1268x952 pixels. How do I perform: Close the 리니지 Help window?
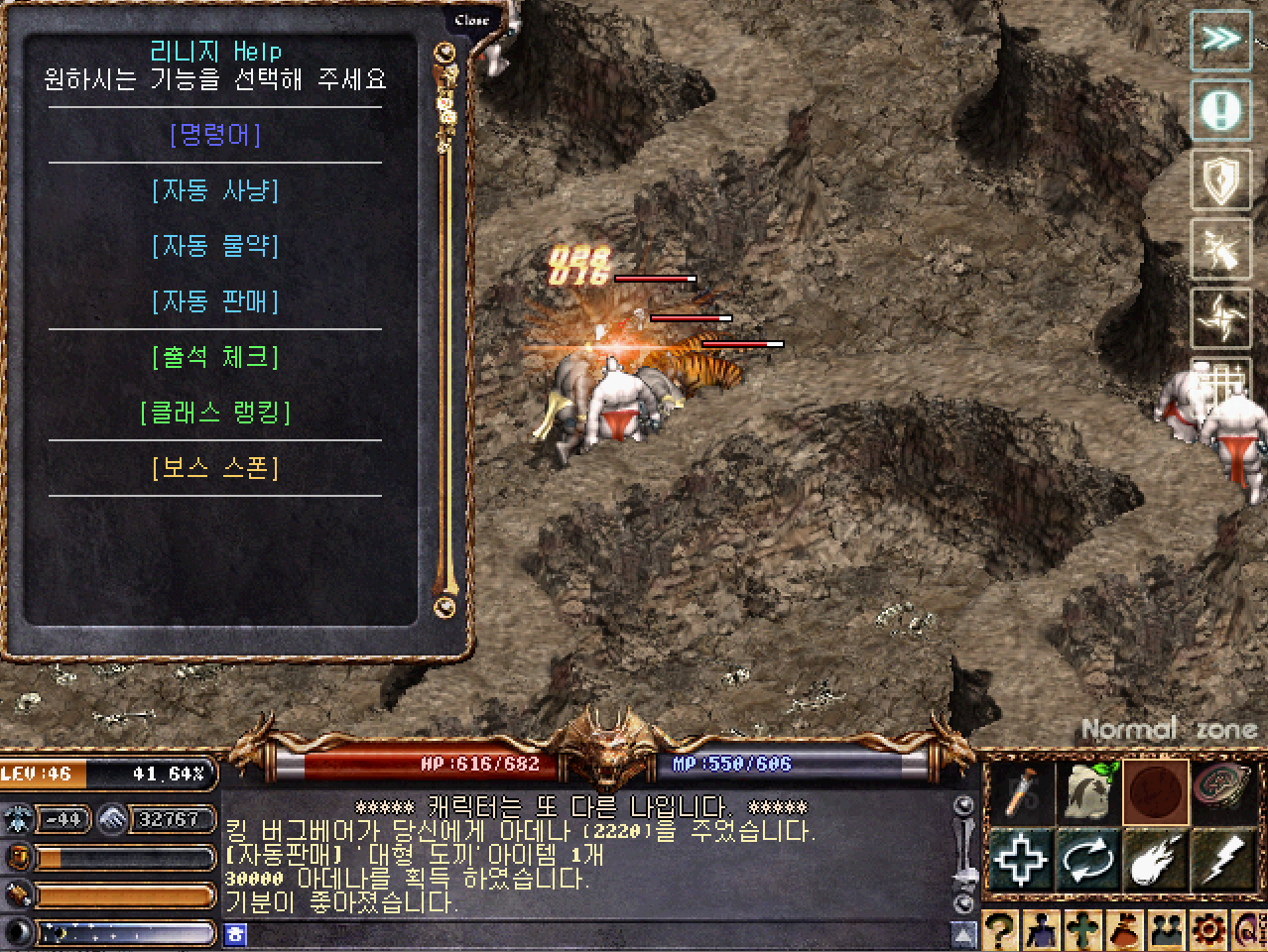[472, 20]
